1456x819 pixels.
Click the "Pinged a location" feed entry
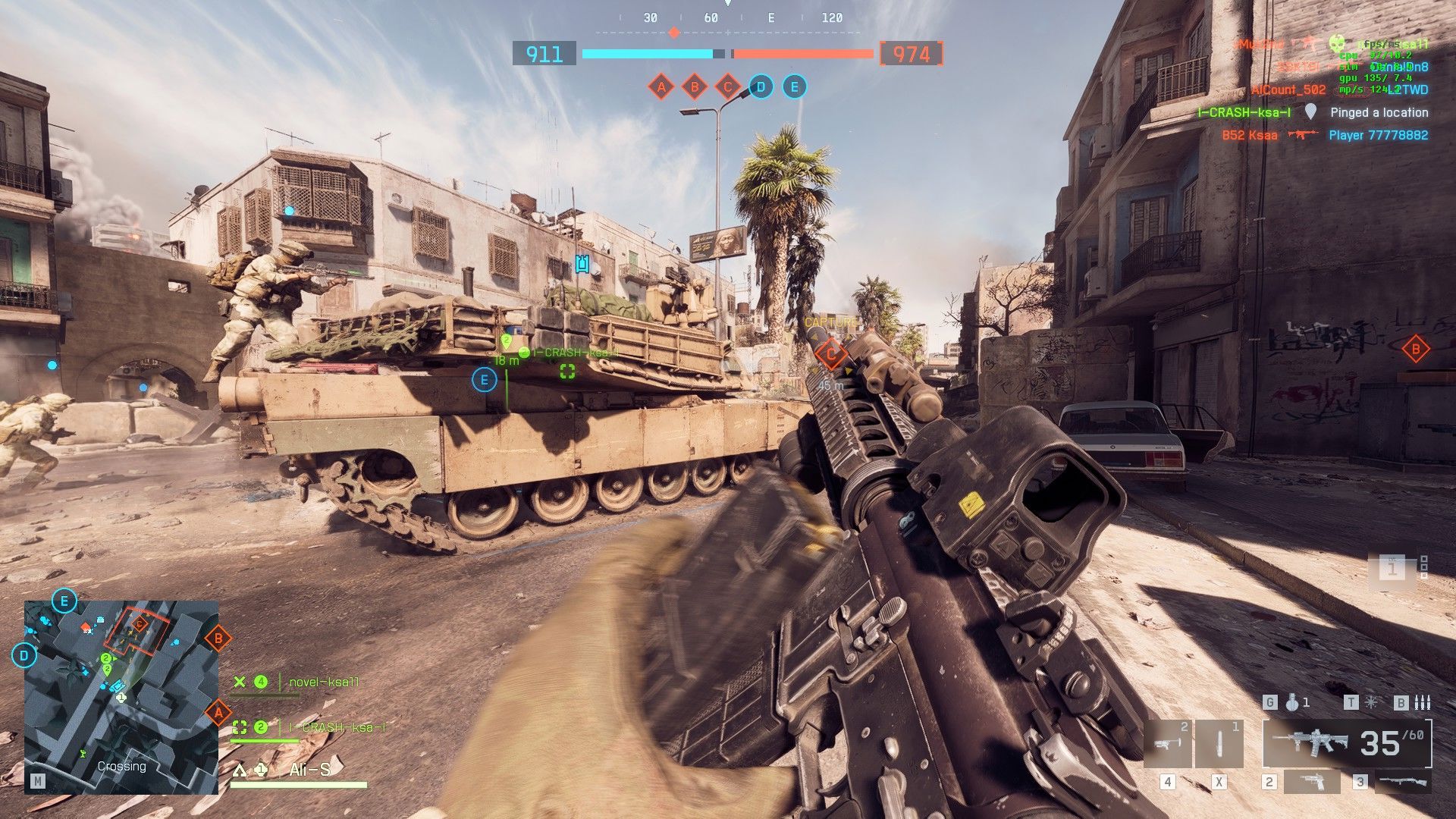click(1379, 112)
